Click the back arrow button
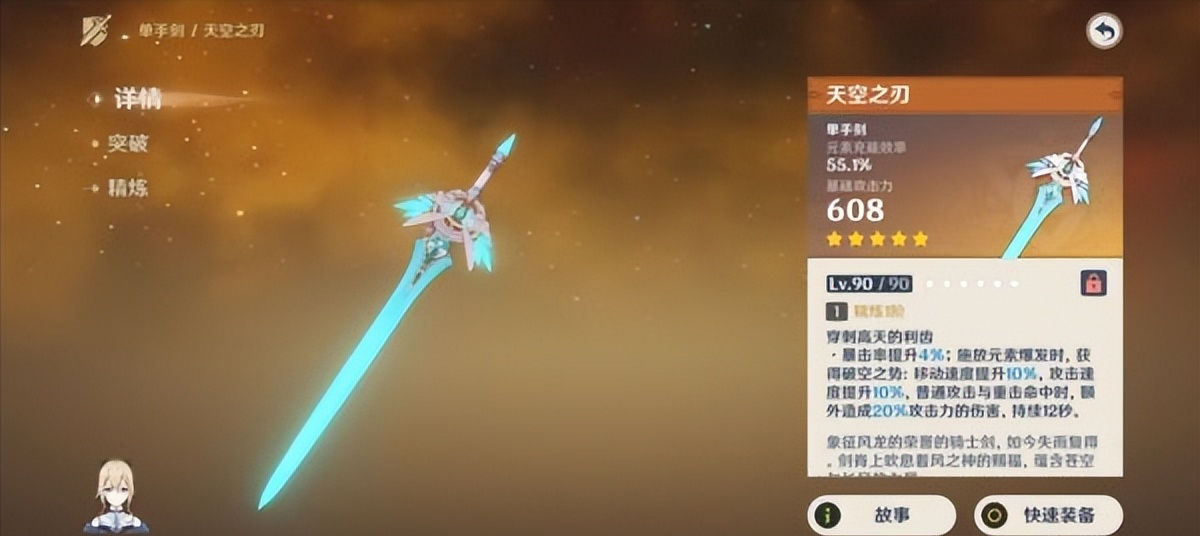Screen dimensions: 1200x536 click(x=1104, y=32)
